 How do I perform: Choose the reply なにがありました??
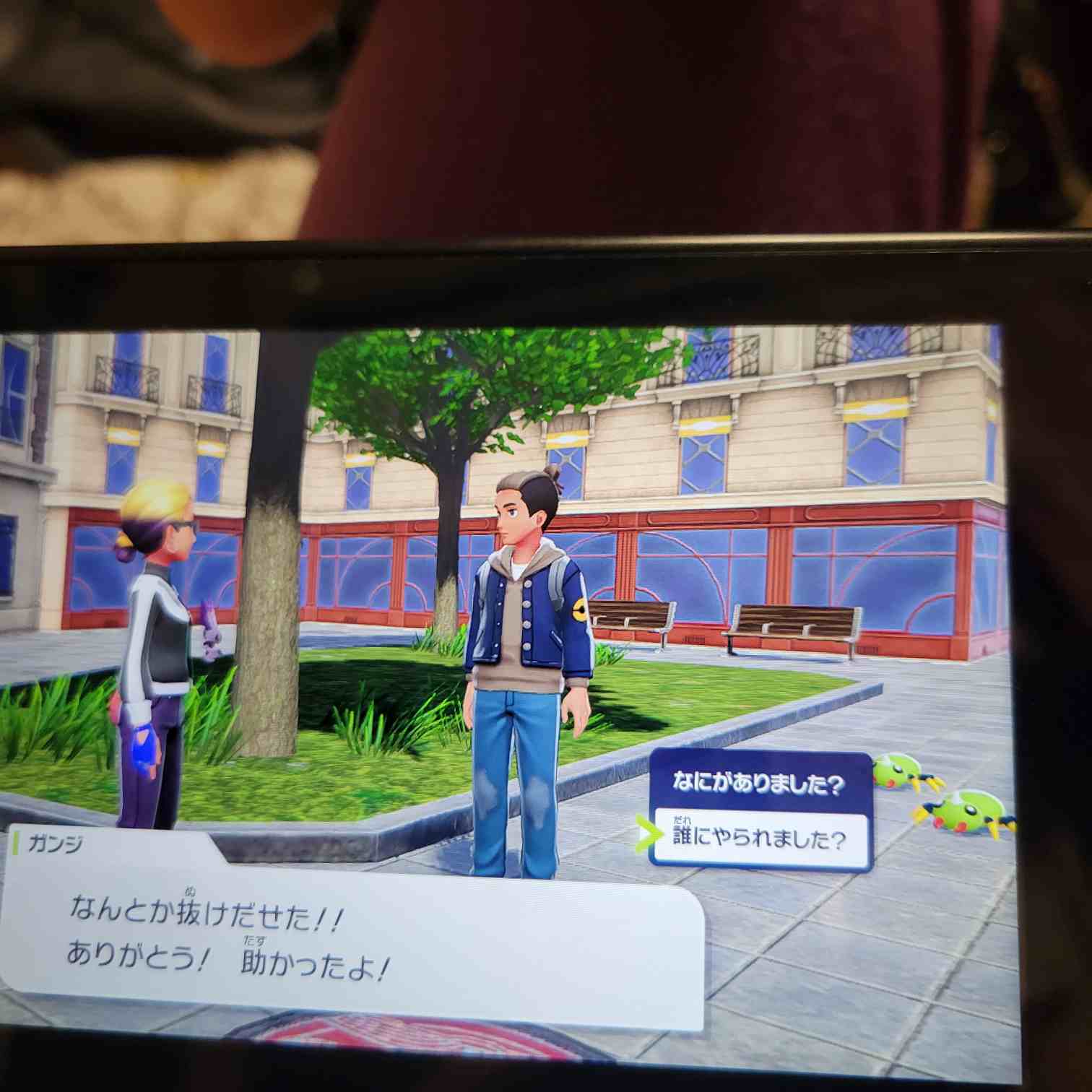click(758, 784)
